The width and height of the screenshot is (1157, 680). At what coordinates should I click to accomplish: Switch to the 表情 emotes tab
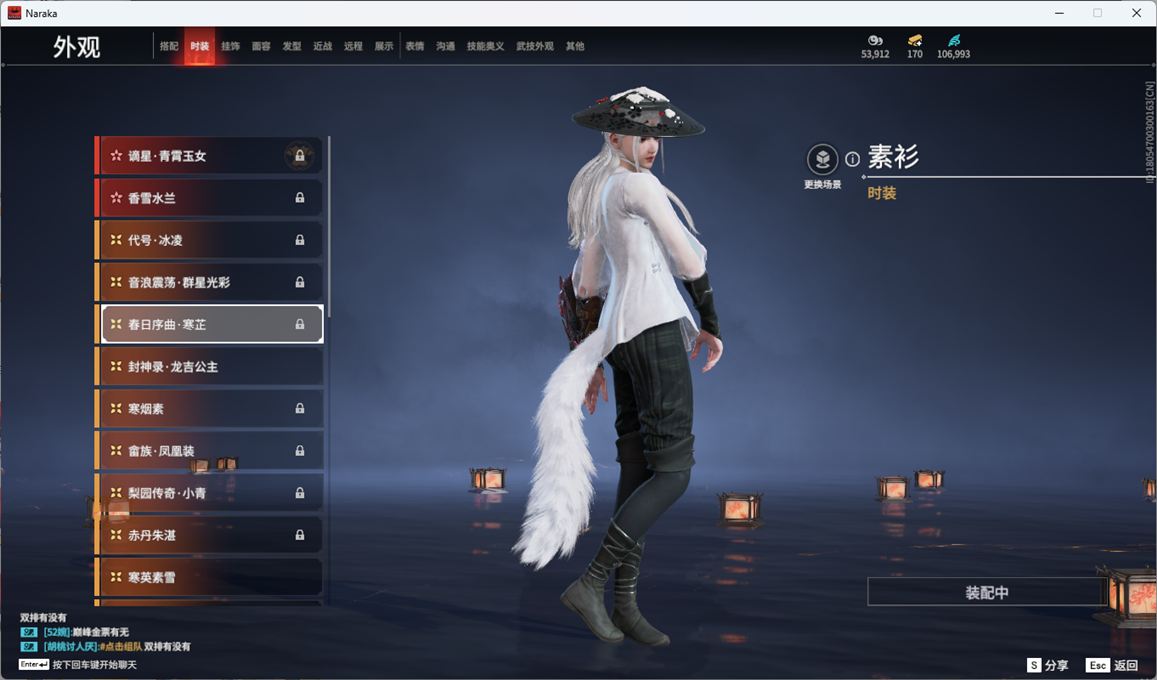pyautogui.click(x=415, y=46)
